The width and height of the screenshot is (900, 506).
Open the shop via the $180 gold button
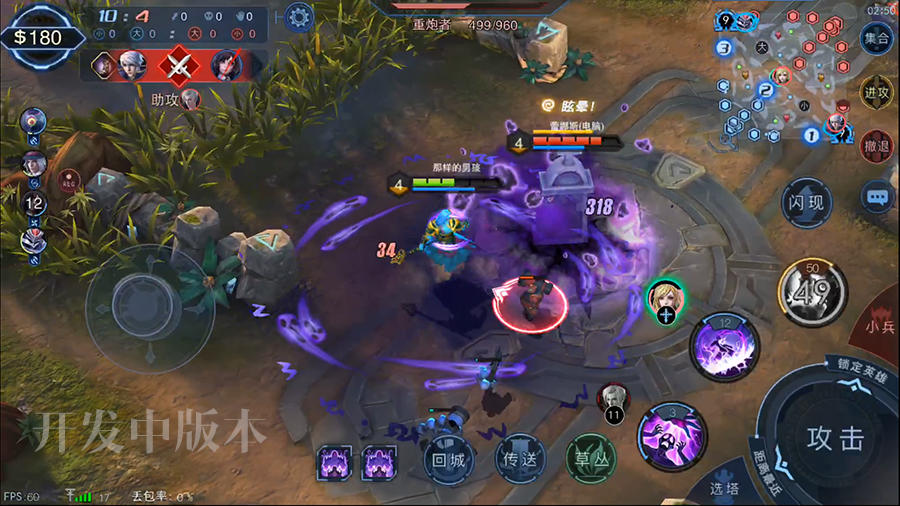[38, 37]
